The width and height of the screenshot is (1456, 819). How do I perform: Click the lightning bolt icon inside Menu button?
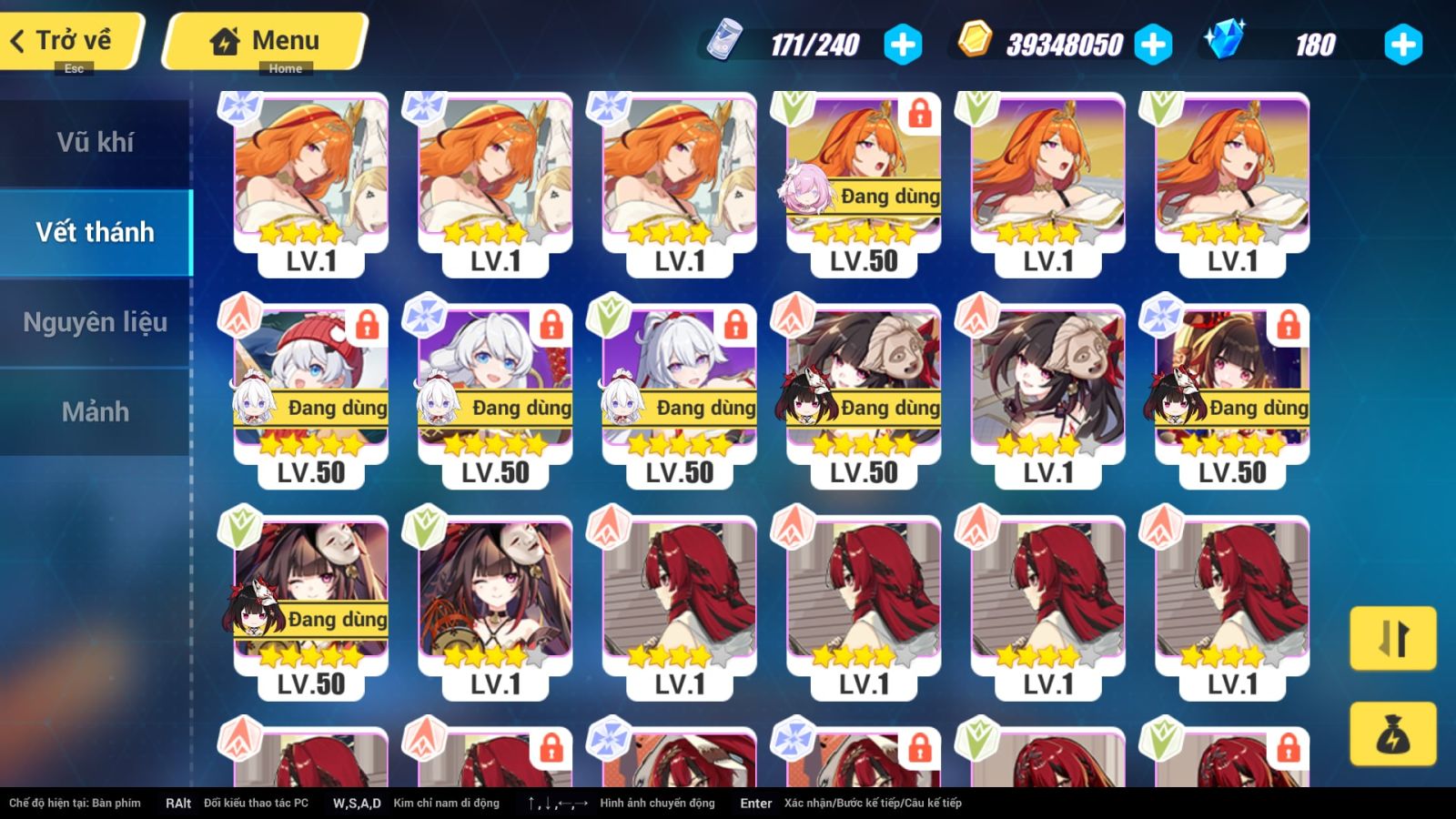(222, 39)
